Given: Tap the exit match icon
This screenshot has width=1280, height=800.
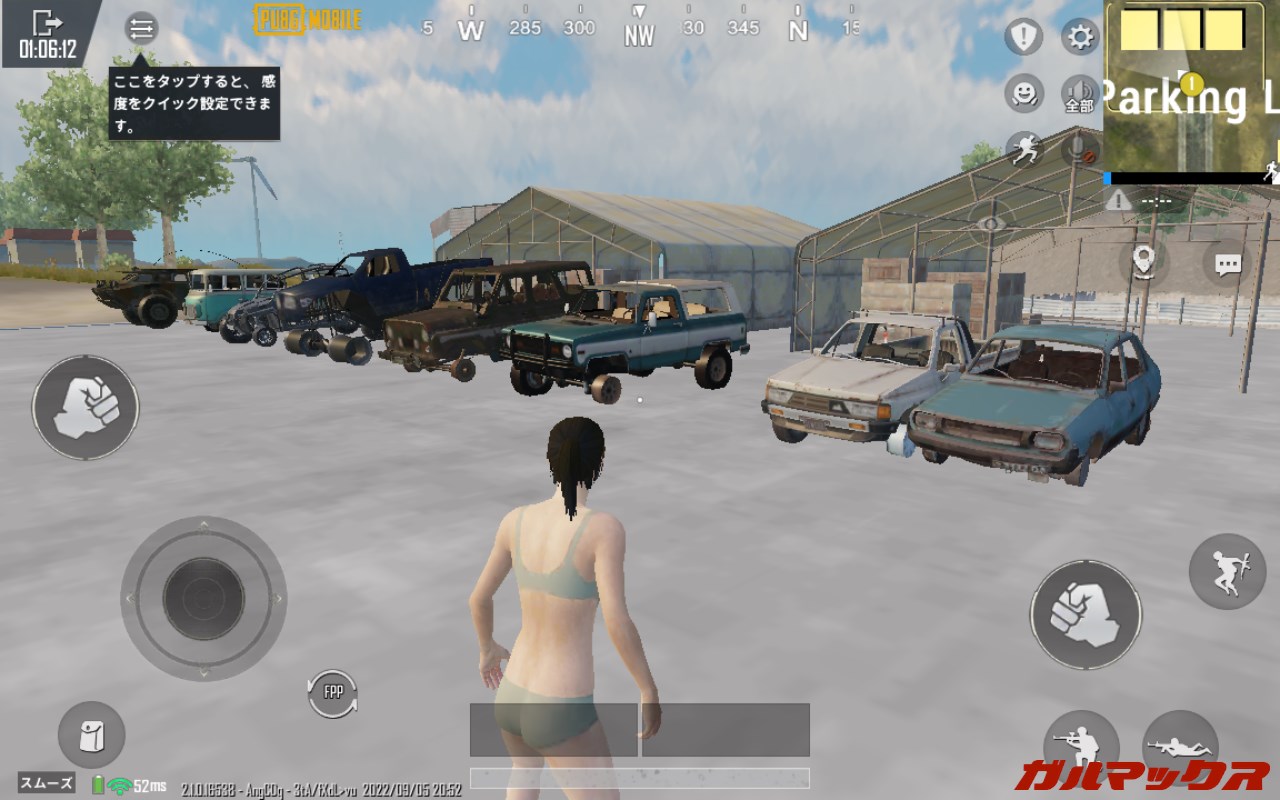Looking at the screenshot, I should [x=47, y=24].
